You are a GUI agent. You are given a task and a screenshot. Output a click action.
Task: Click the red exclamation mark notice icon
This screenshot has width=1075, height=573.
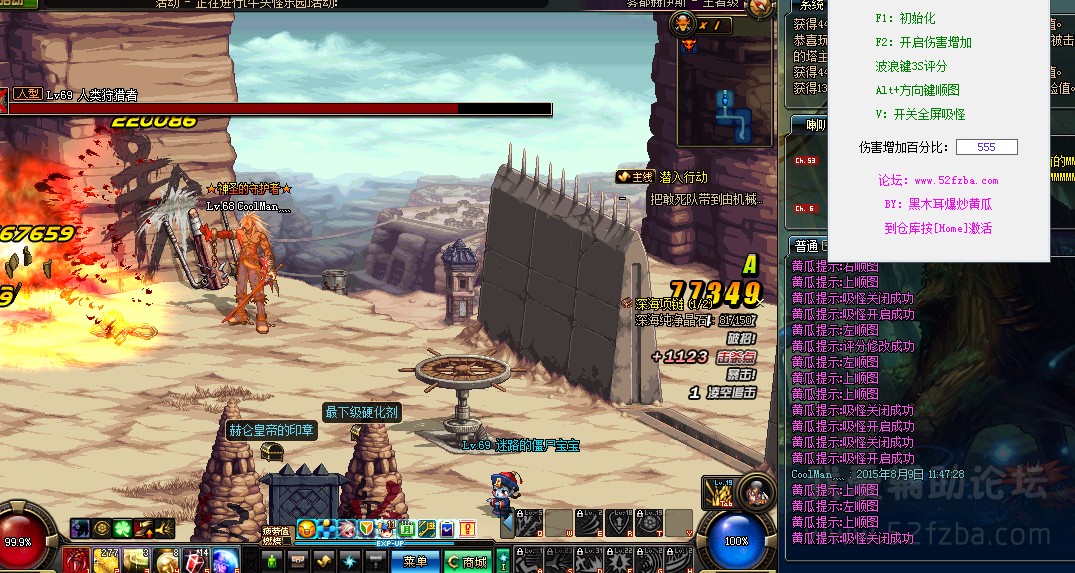point(467,528)
